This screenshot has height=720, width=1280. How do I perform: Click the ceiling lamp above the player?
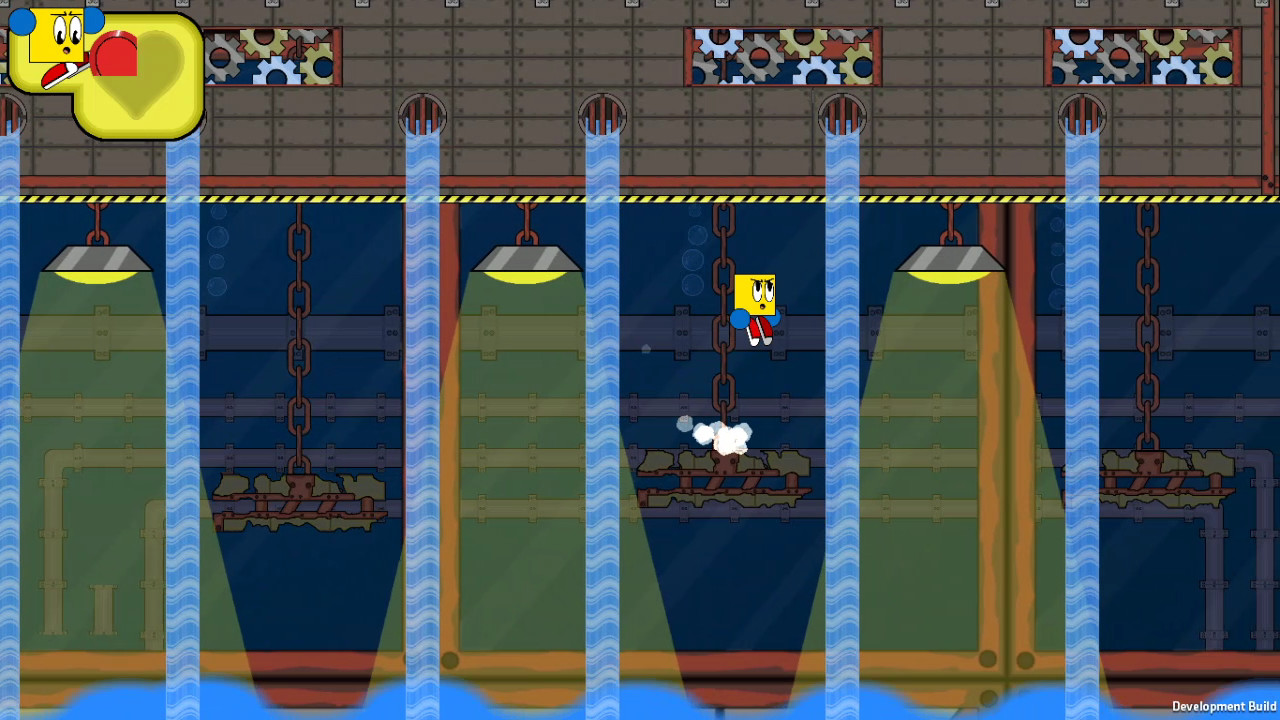pyautogui.click(x=527, y=260)
